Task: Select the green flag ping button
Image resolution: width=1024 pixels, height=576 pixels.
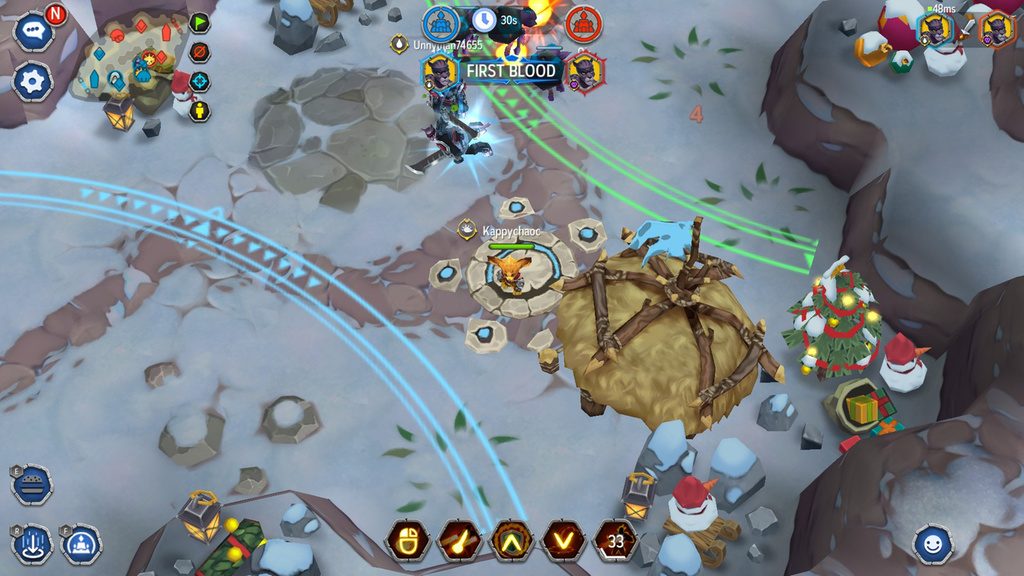Action: pos(200,23)
